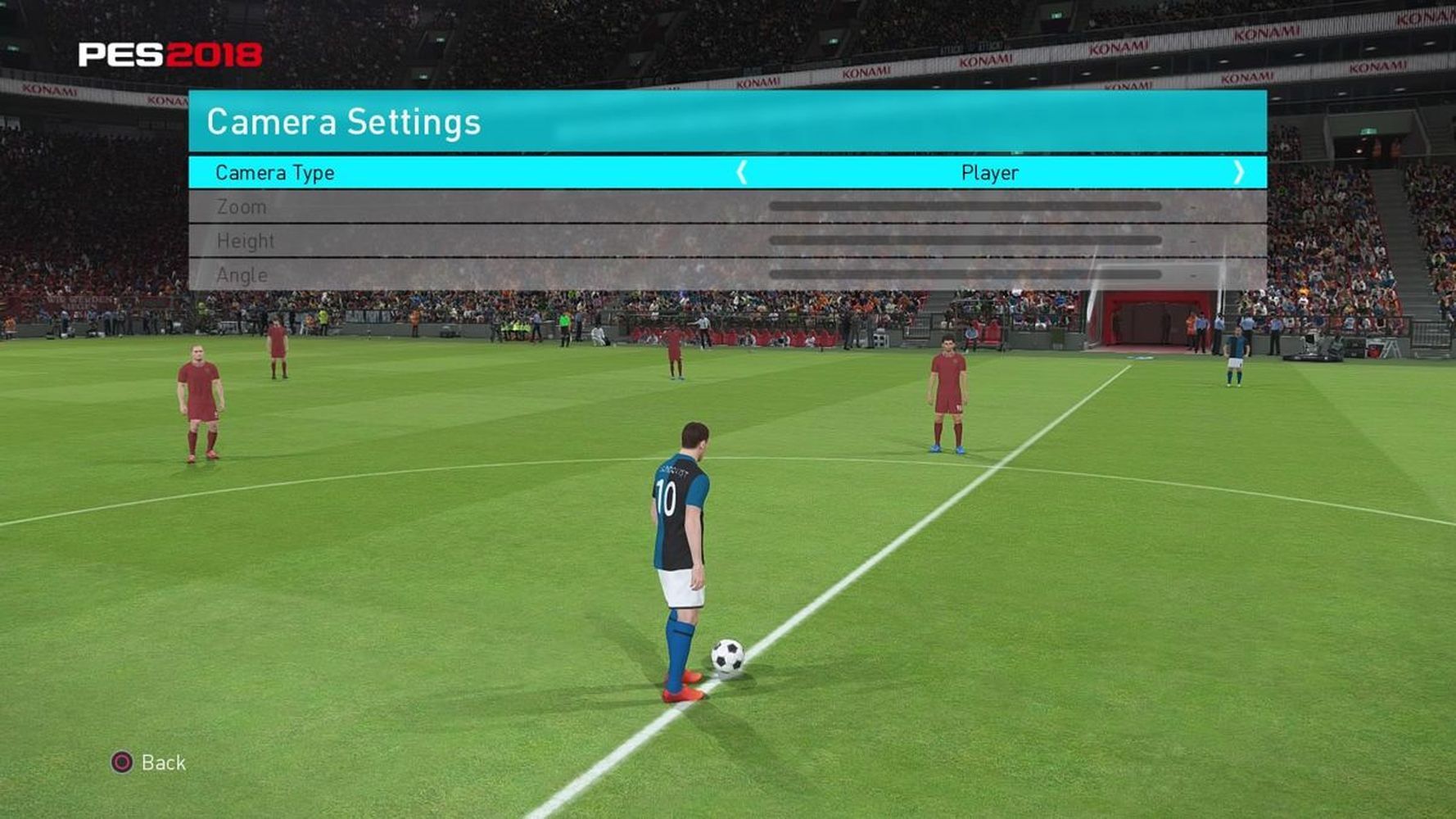Adjust the Height slider bar

(x=965, y=241)
